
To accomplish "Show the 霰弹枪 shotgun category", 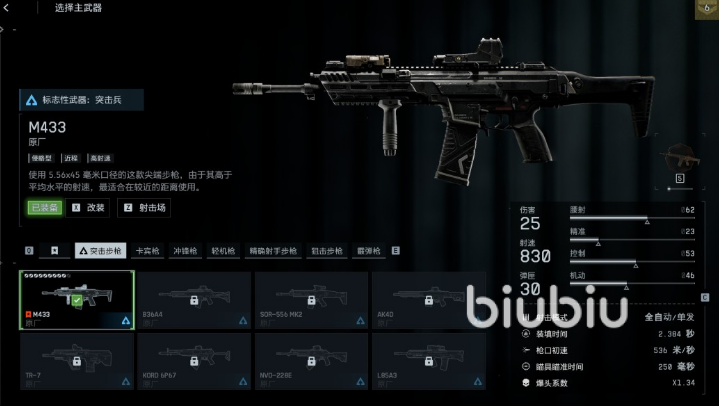I will click(370, 251).
